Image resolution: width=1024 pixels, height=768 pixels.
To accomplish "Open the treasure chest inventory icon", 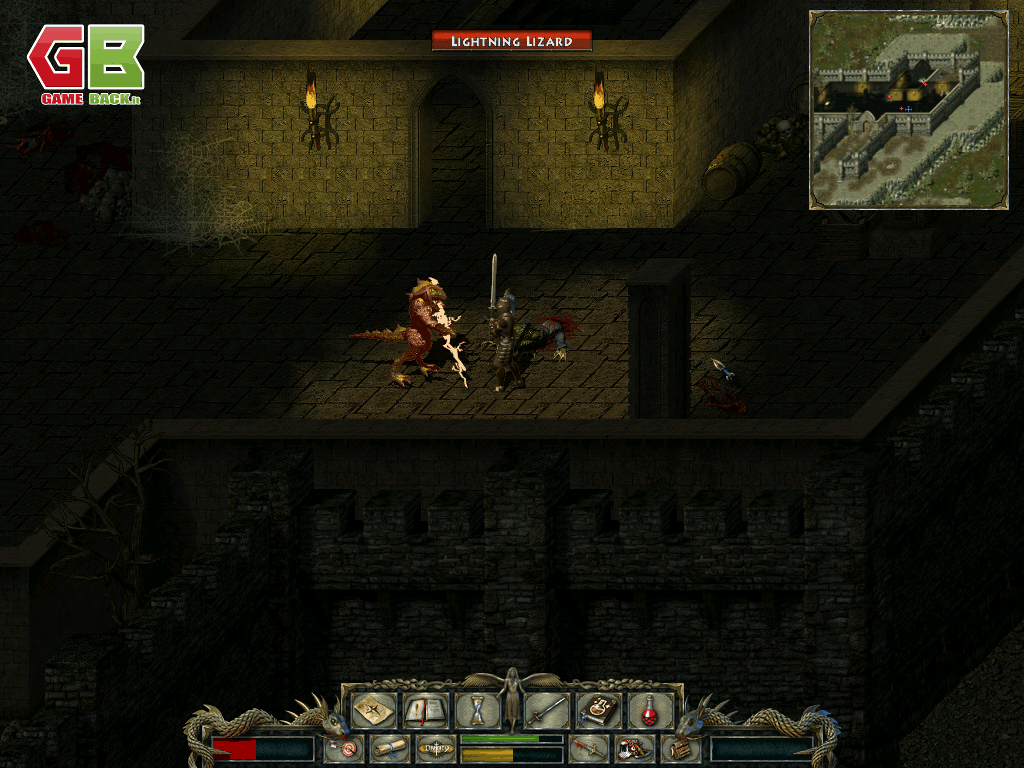I will pyautogui.click(x=680, y=748).
